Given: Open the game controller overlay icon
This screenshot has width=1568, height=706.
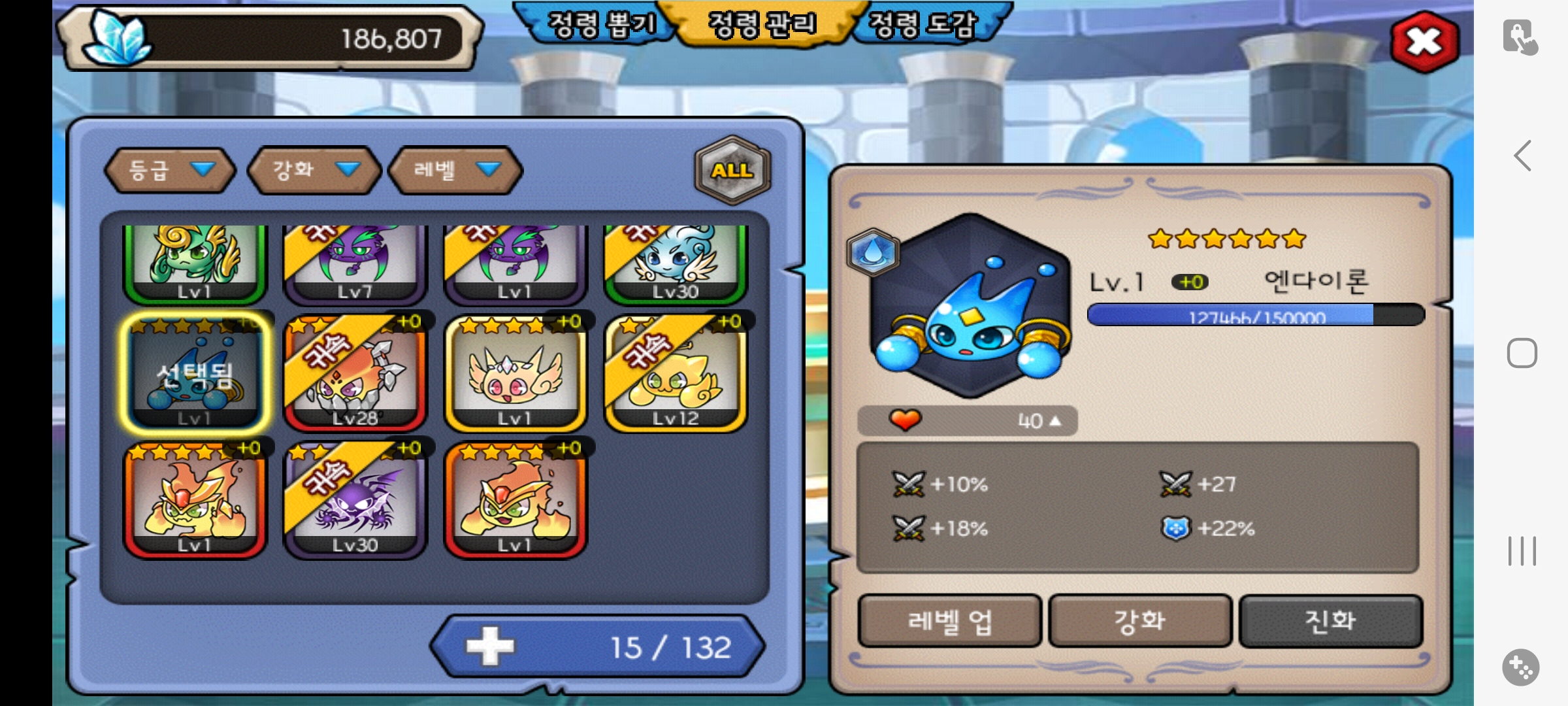Looking at the screenshot, I should (1521, 667).
